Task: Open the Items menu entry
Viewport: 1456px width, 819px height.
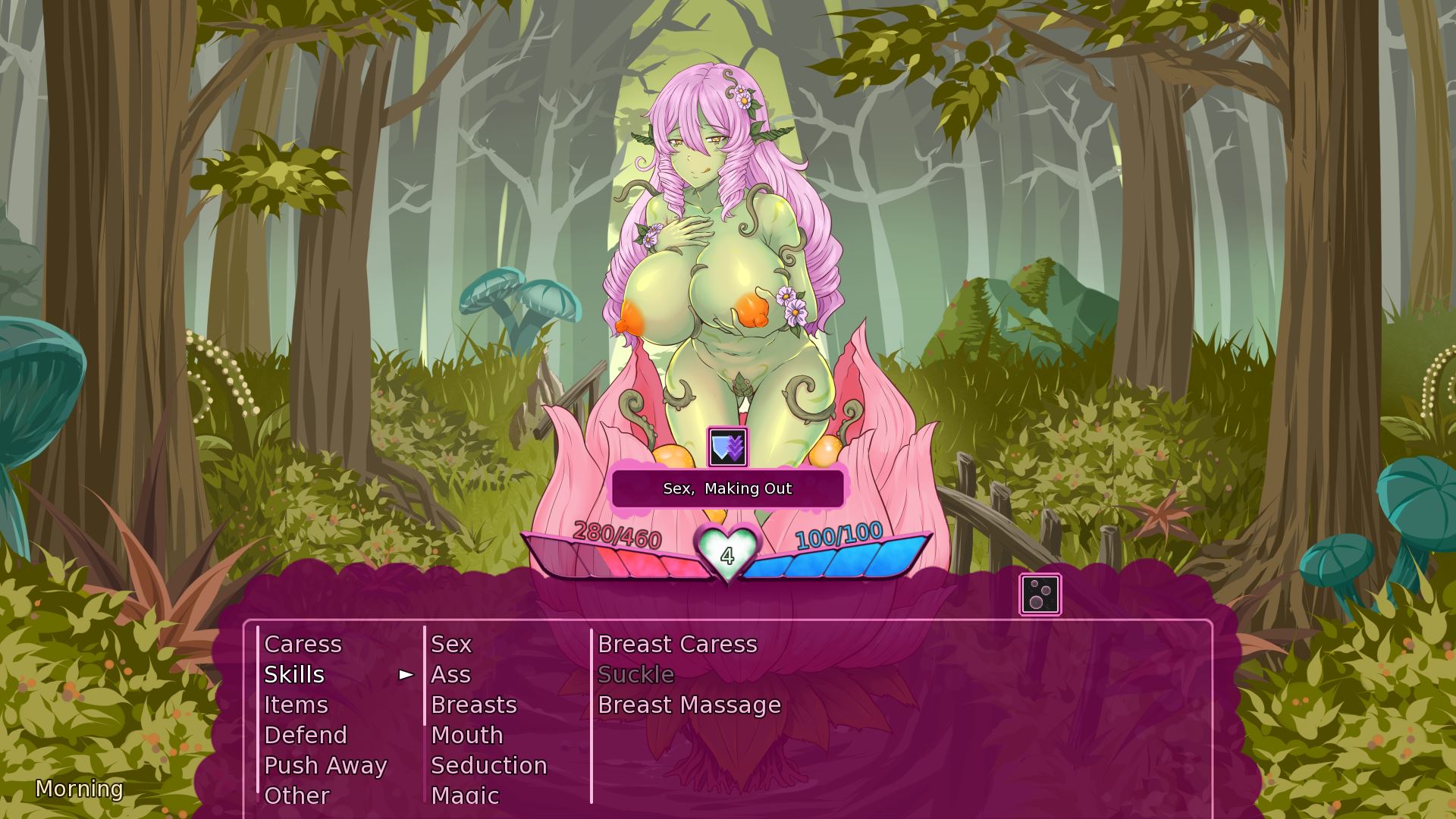Action: click(296, 704)
